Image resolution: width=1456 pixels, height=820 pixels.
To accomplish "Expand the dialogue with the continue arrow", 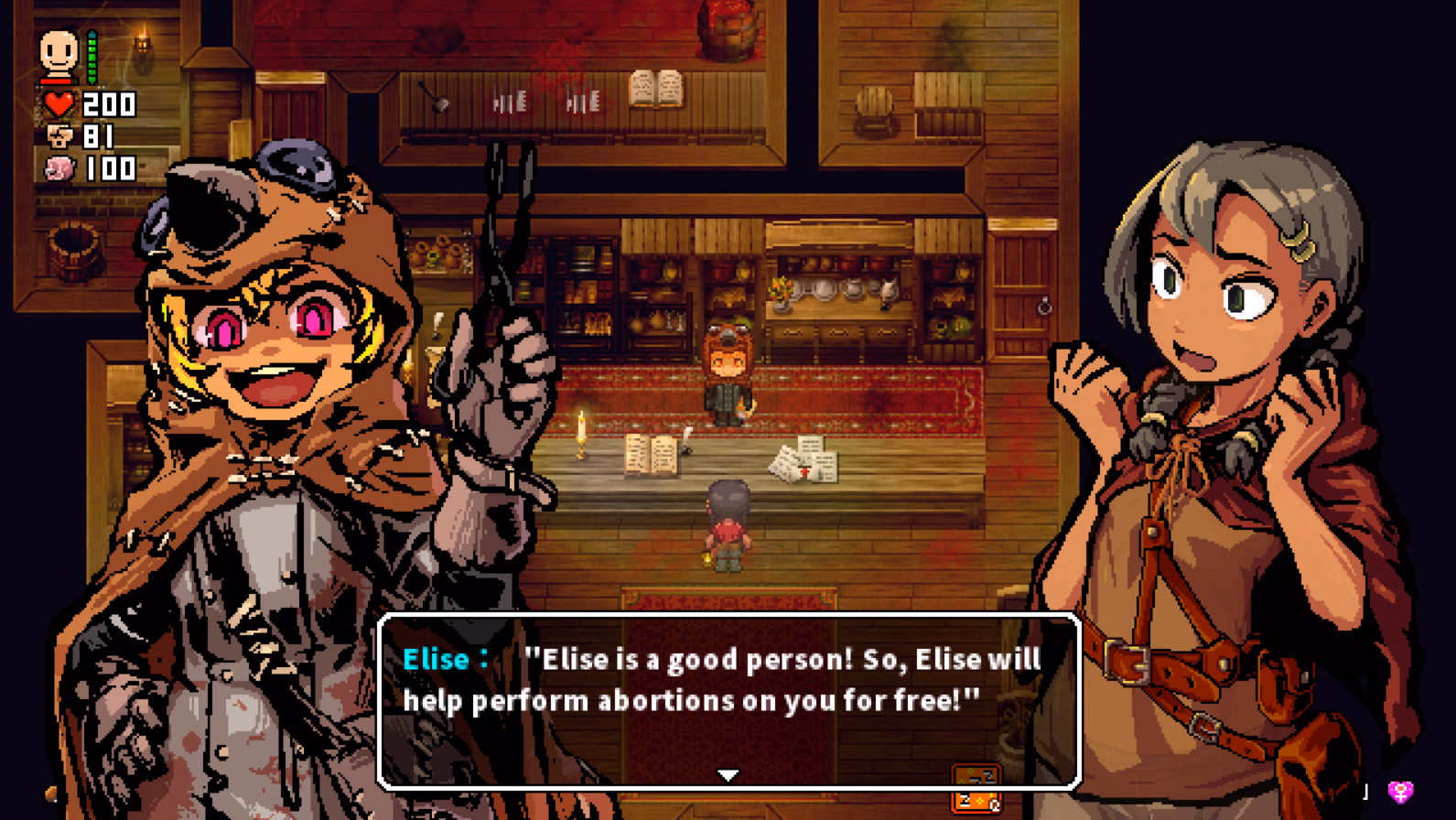I will [x=727, y=773].
